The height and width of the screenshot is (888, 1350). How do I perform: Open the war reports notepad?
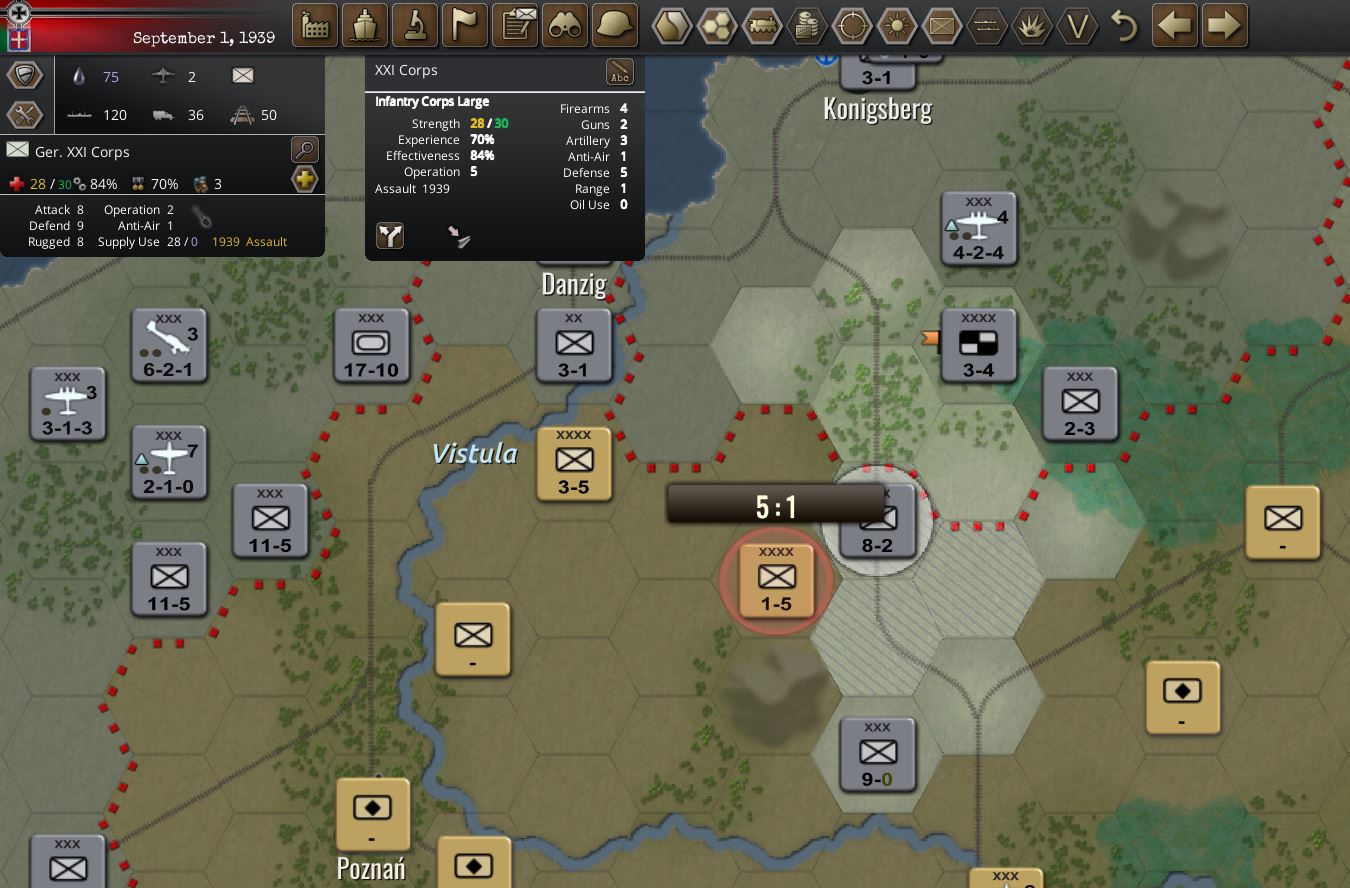(x=515, y=25)
